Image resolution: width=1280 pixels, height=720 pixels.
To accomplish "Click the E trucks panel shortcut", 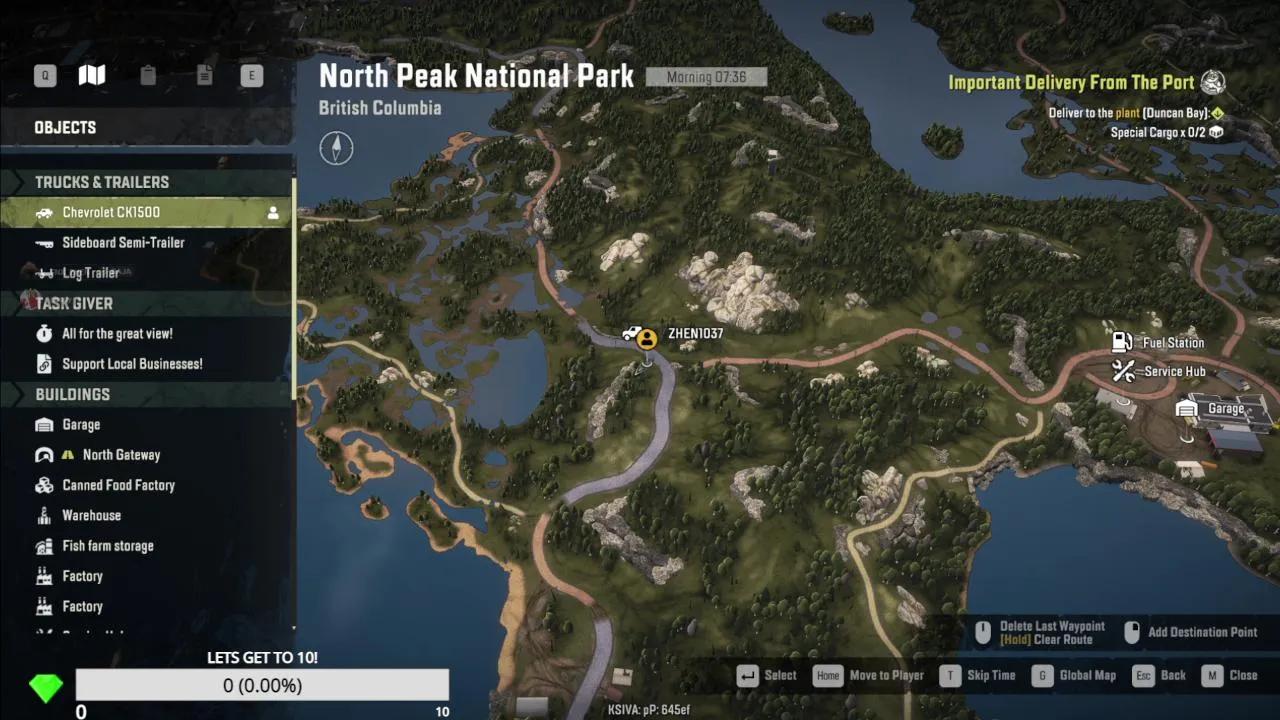I will tap(251, 75).
